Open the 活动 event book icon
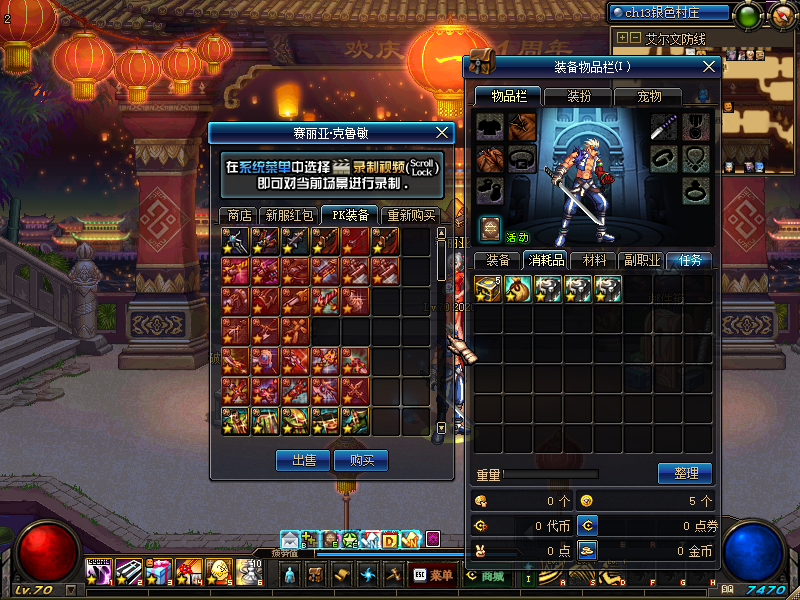800x600 pixels. tap(489, 228)
